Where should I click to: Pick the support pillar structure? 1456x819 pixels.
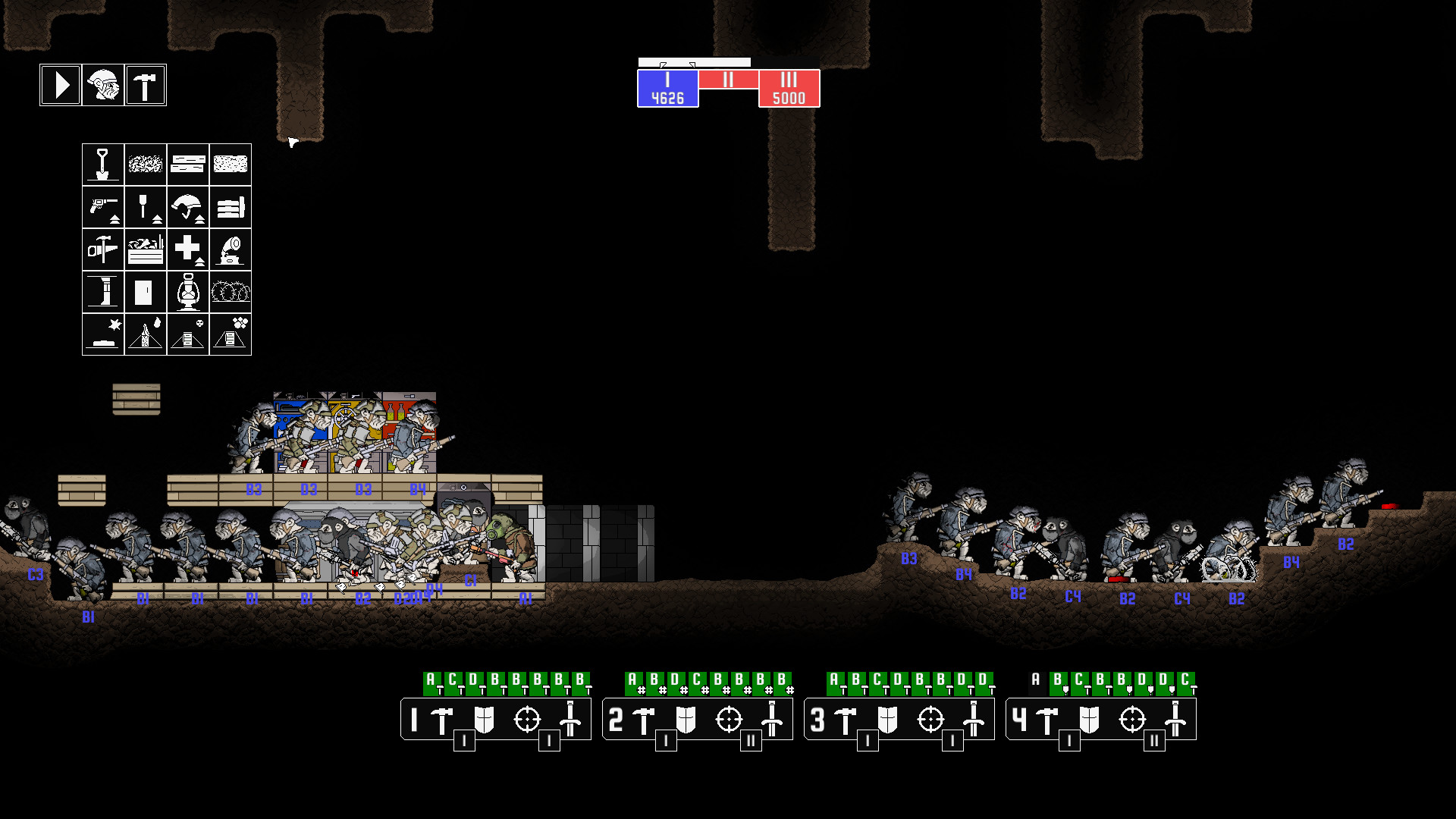coord(102,291)
